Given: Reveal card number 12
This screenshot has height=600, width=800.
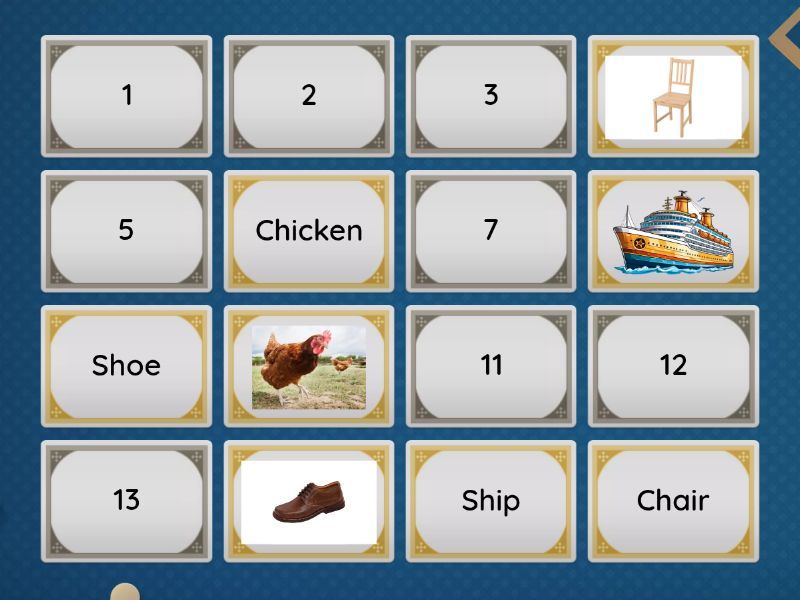Looking at the screenshot, I should click(x=673, y=366).
